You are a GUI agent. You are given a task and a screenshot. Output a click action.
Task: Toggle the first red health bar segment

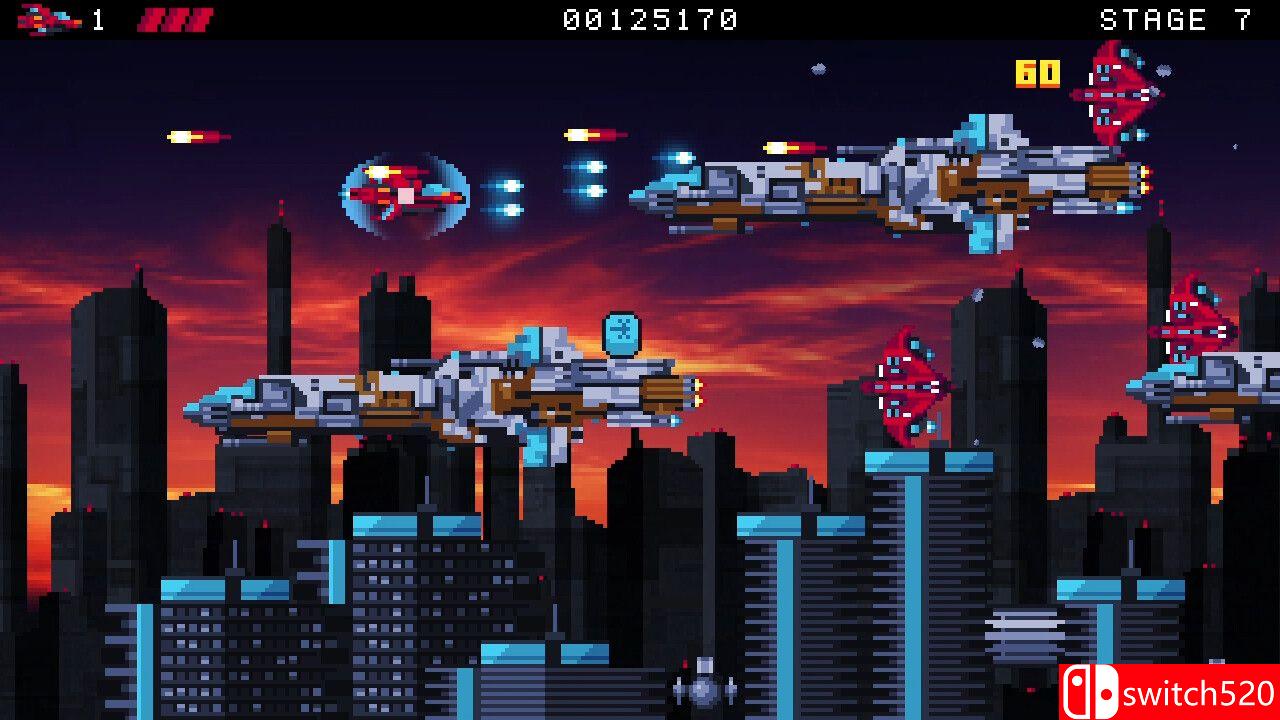point(152,18)
